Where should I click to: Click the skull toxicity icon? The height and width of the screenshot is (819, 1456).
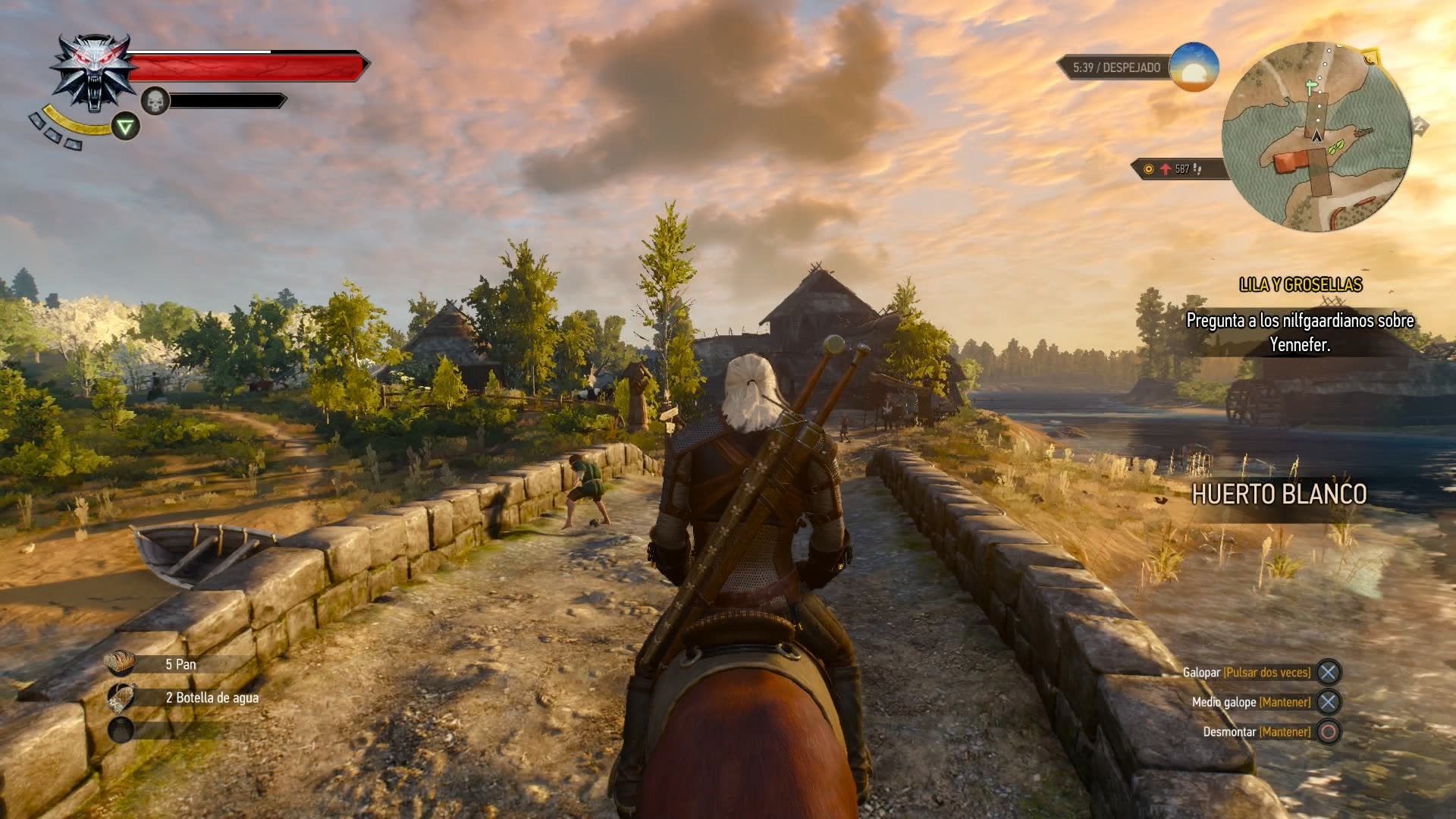point(155,101)
